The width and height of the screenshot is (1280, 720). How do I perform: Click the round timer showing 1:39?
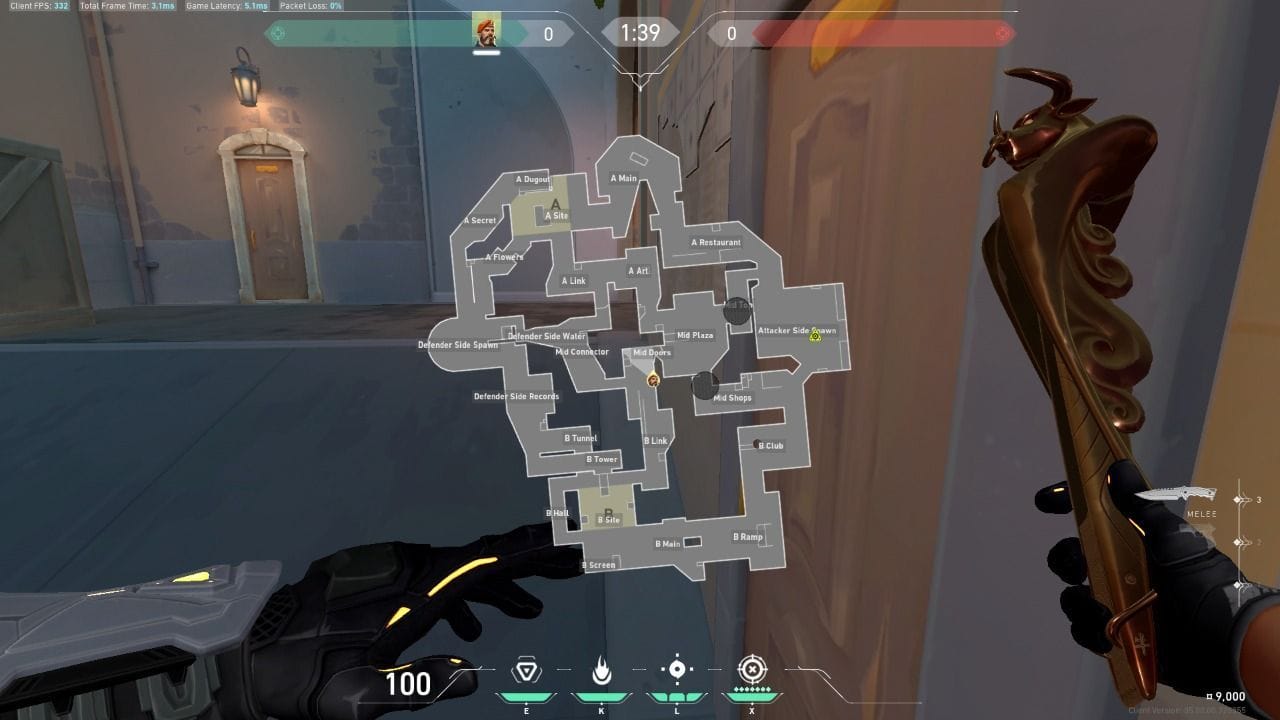[x=639, y=32]
